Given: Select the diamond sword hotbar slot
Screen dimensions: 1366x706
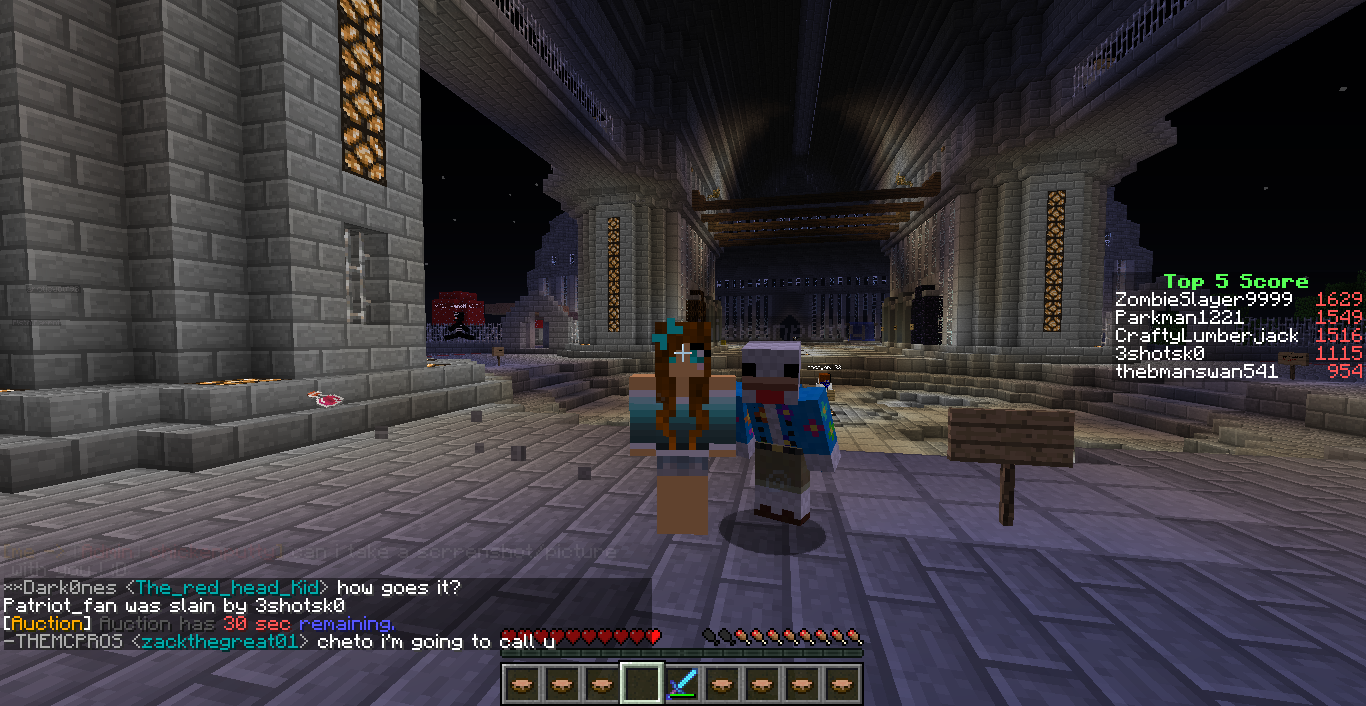Looking at the screenshot, I should tap(682, 685).
